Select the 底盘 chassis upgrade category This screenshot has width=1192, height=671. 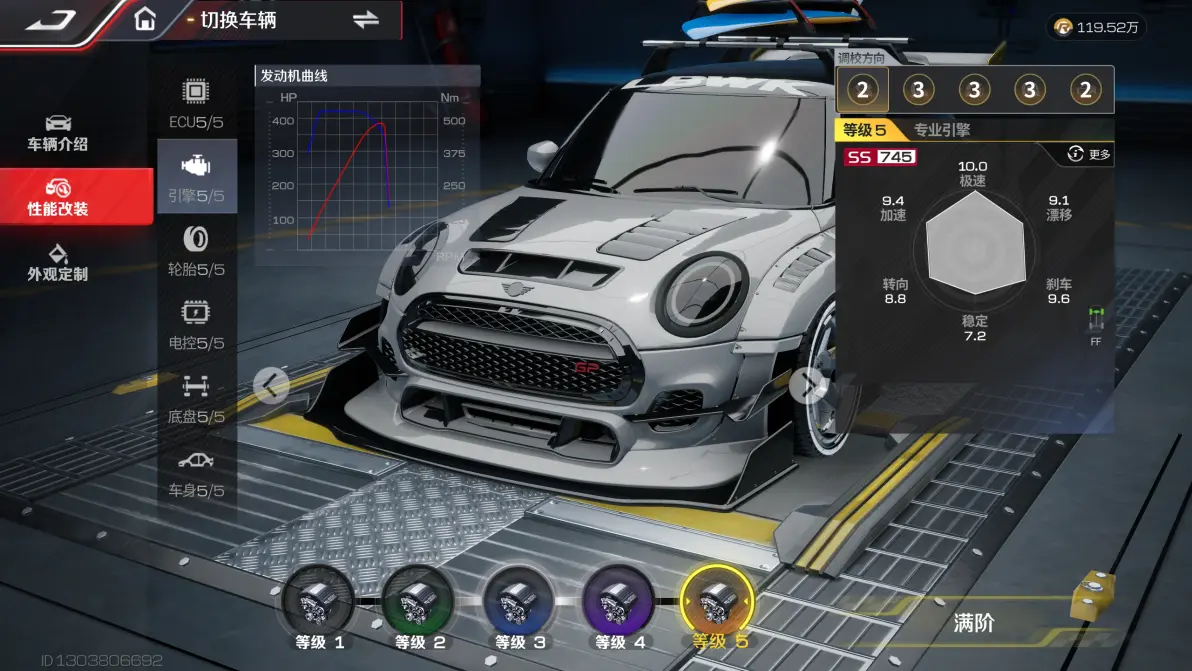point(196,398)
